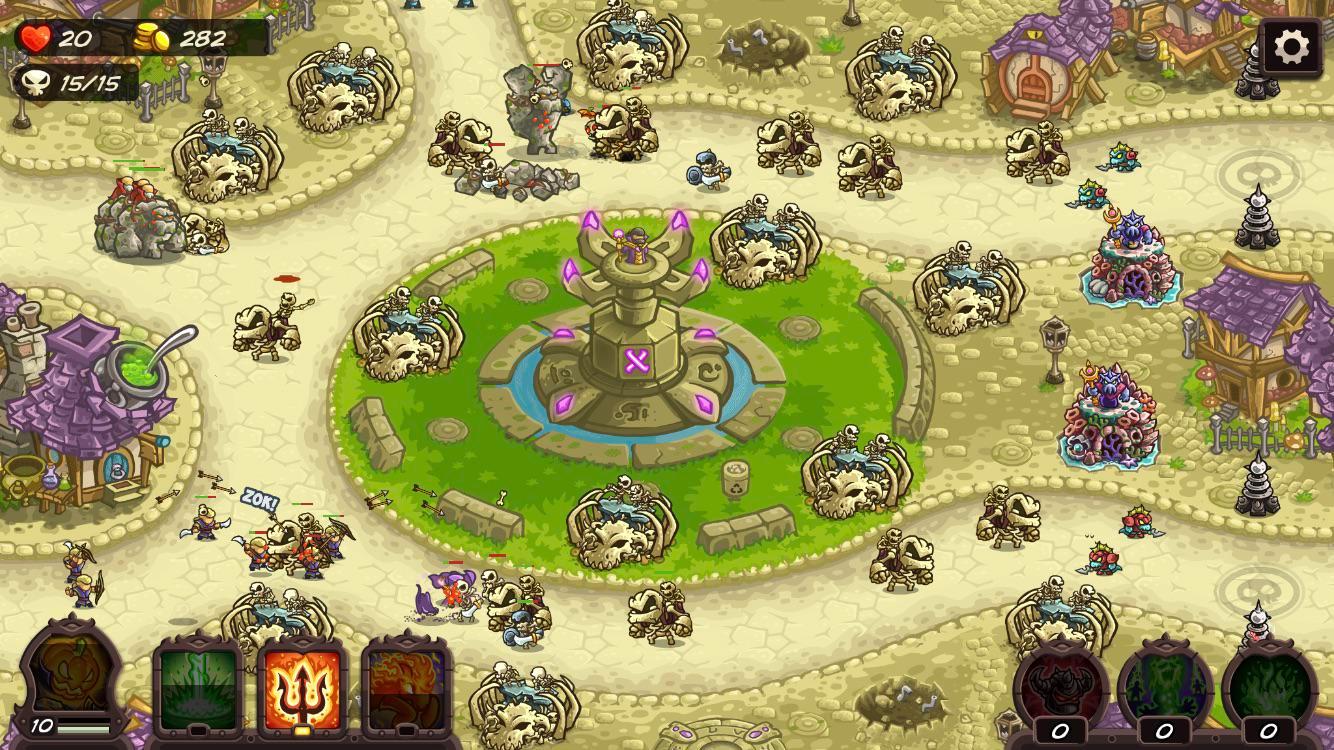The height and width of the screenshot is (750, 1334).
Task: Click the skull wave counter icon
Action: click(33, 85)
